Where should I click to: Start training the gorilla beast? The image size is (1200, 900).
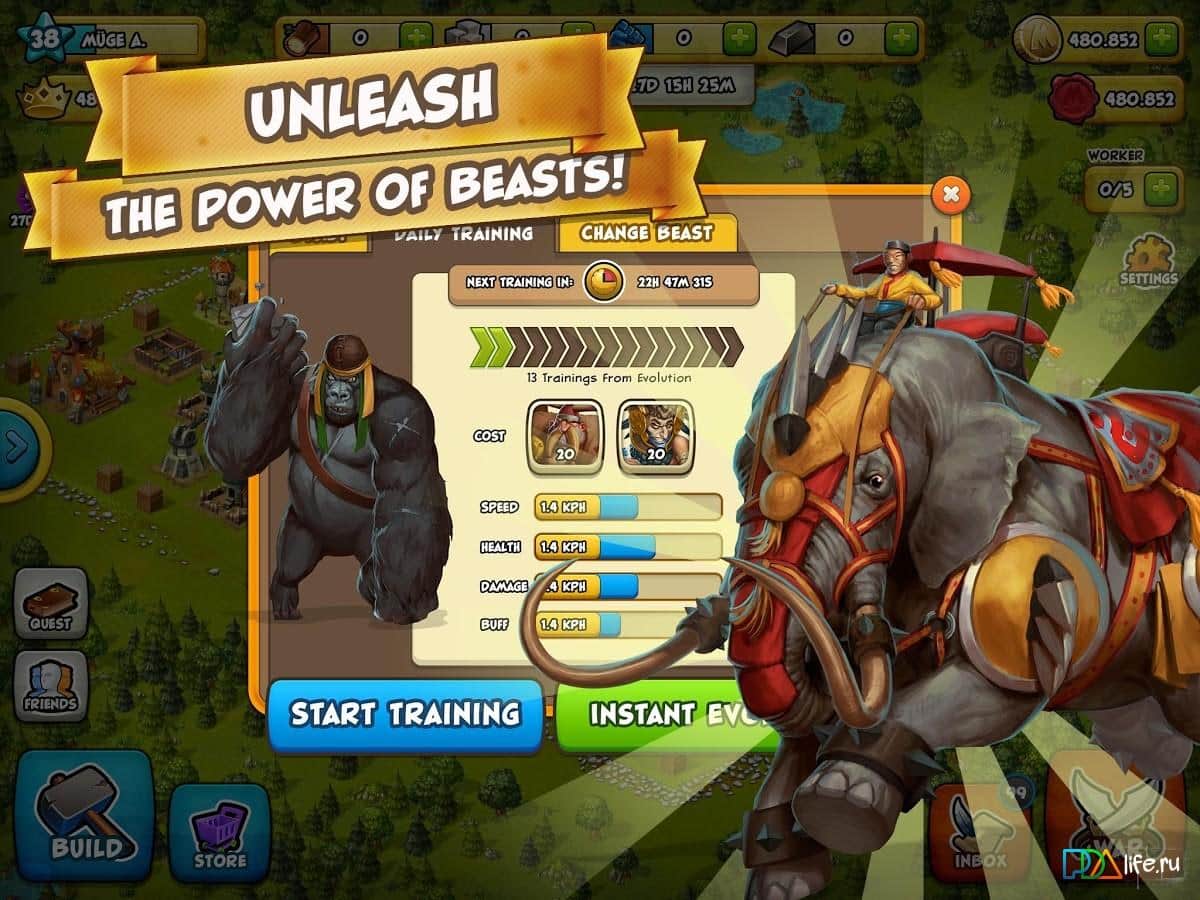(x=405, y=714)
